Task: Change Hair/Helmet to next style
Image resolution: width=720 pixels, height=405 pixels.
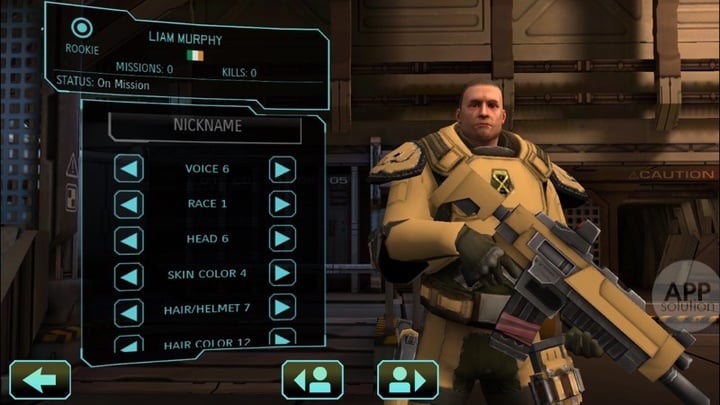Action: [x=283, y=309]
